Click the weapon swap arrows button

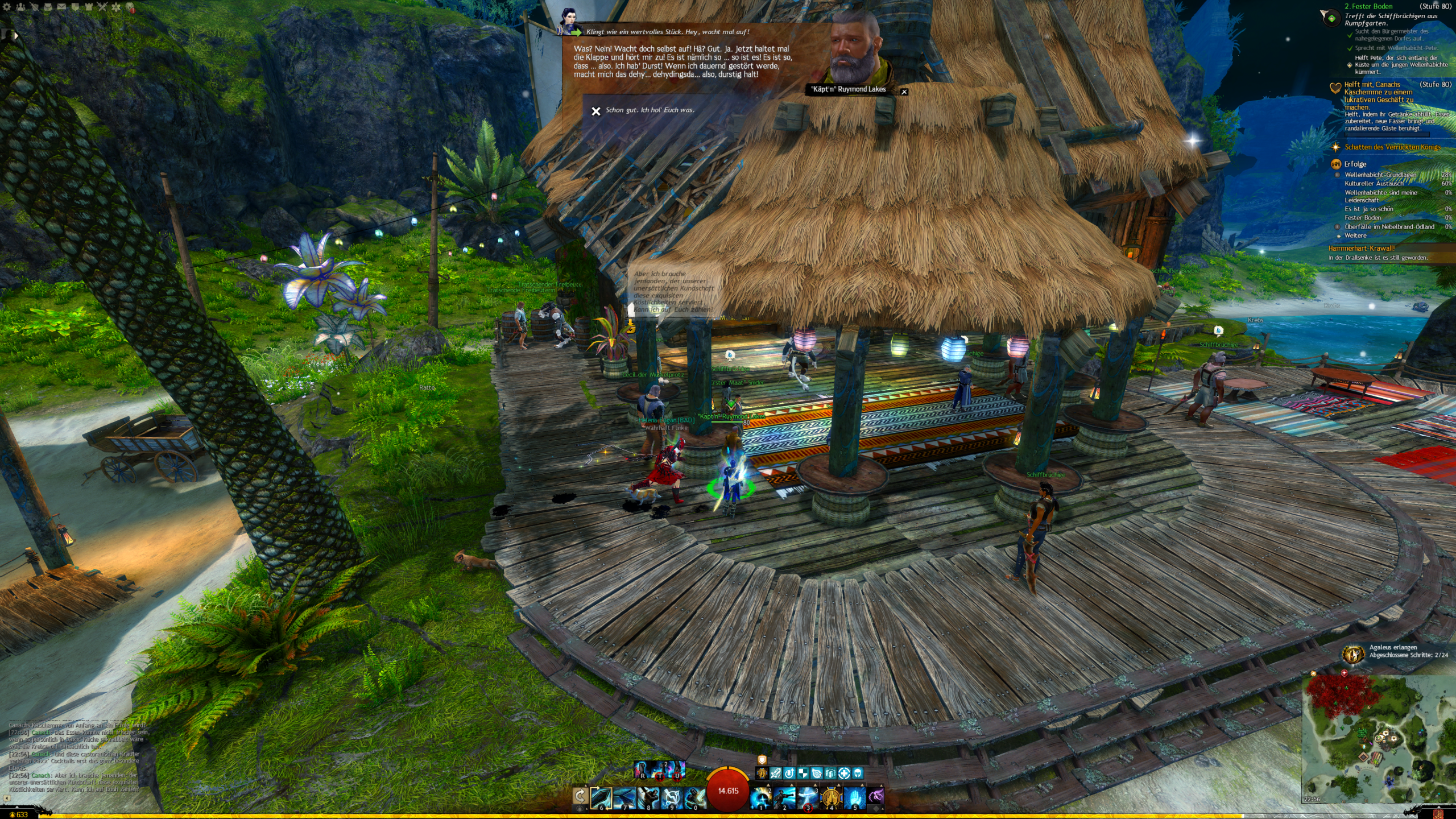pyautogui.click(x=580, y=795)
